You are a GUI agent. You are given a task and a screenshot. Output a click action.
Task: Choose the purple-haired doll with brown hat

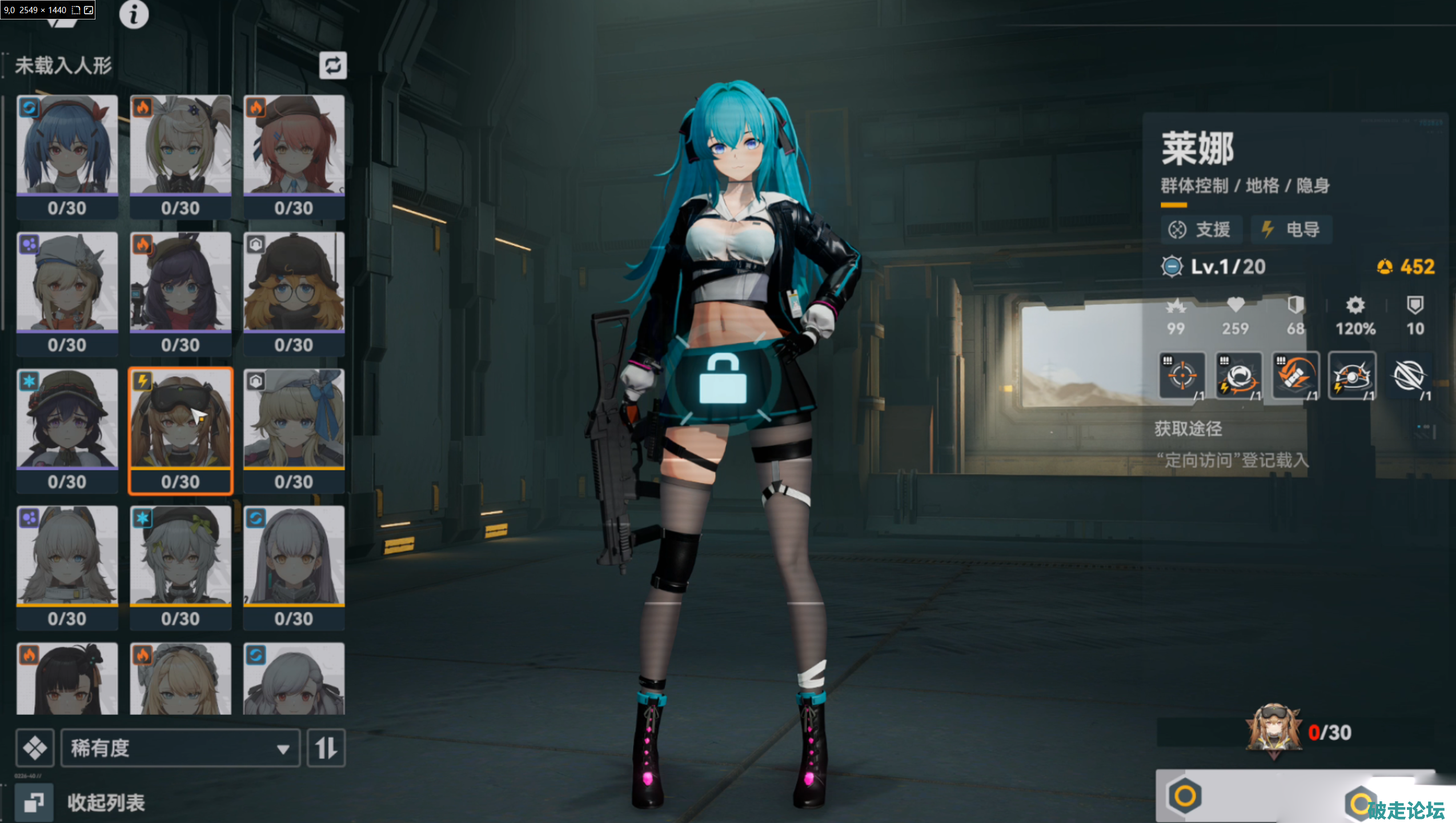pyautogui.click(x=181, y=293)
